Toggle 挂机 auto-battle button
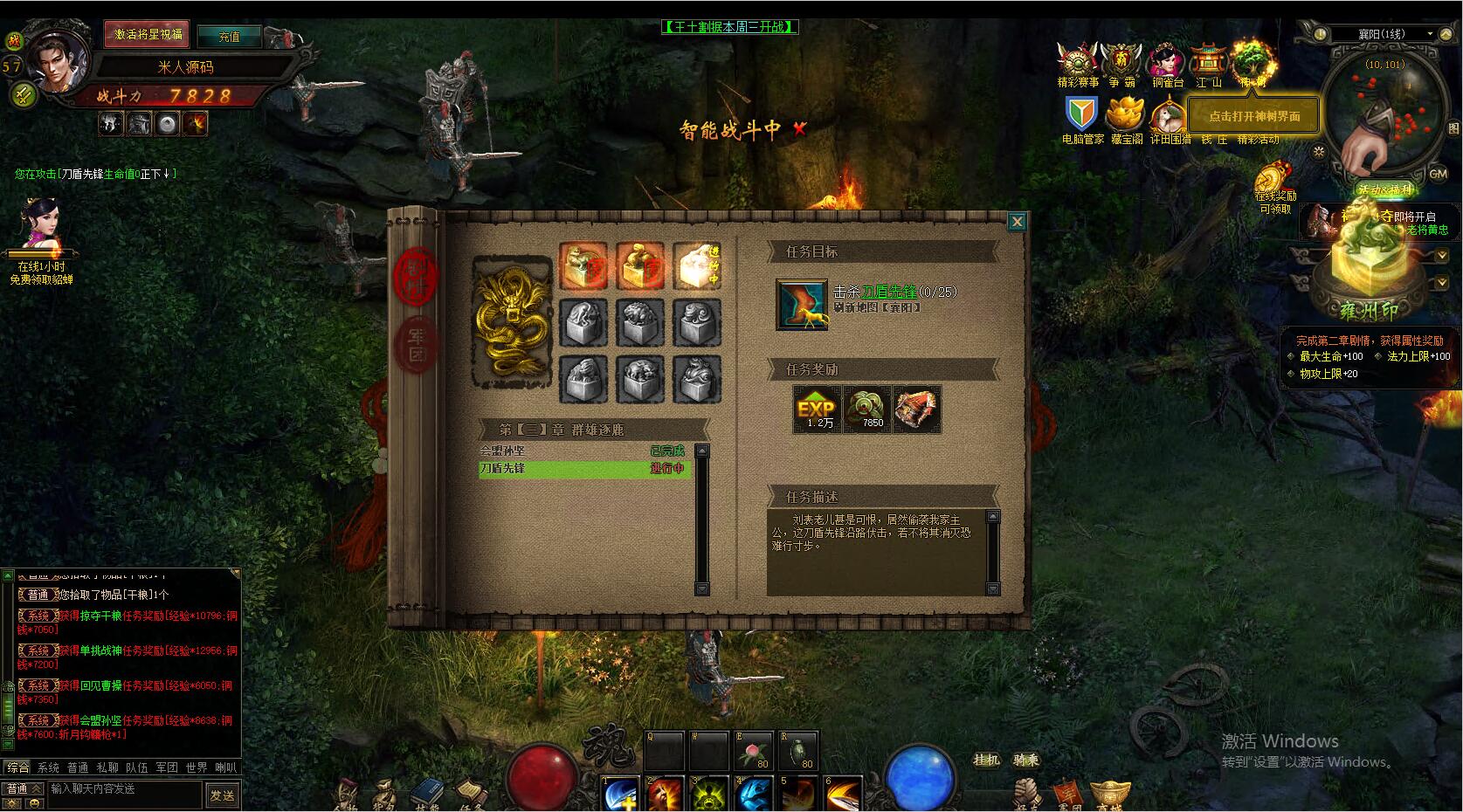1463x812 pixels. tap(986, 760)
